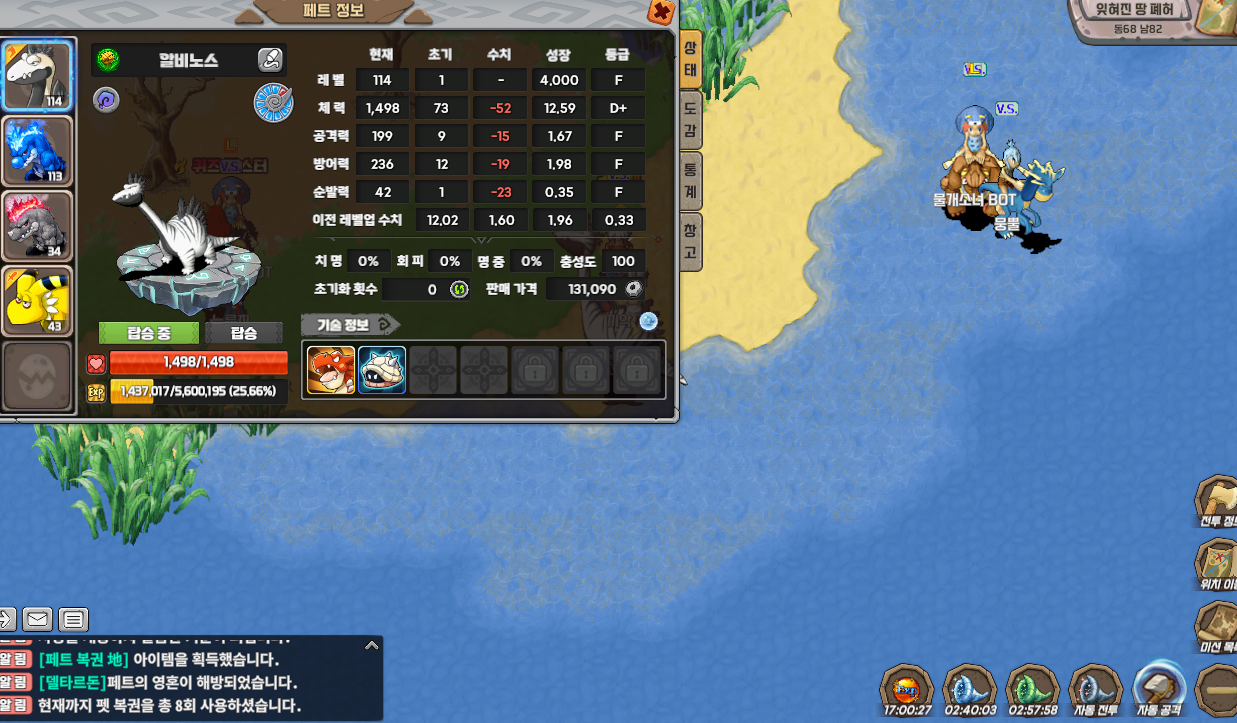This screenshot has height=723, width=1237.
Task: Select the blue level 113 pet portrait
Action: click(x=37, y=151)
